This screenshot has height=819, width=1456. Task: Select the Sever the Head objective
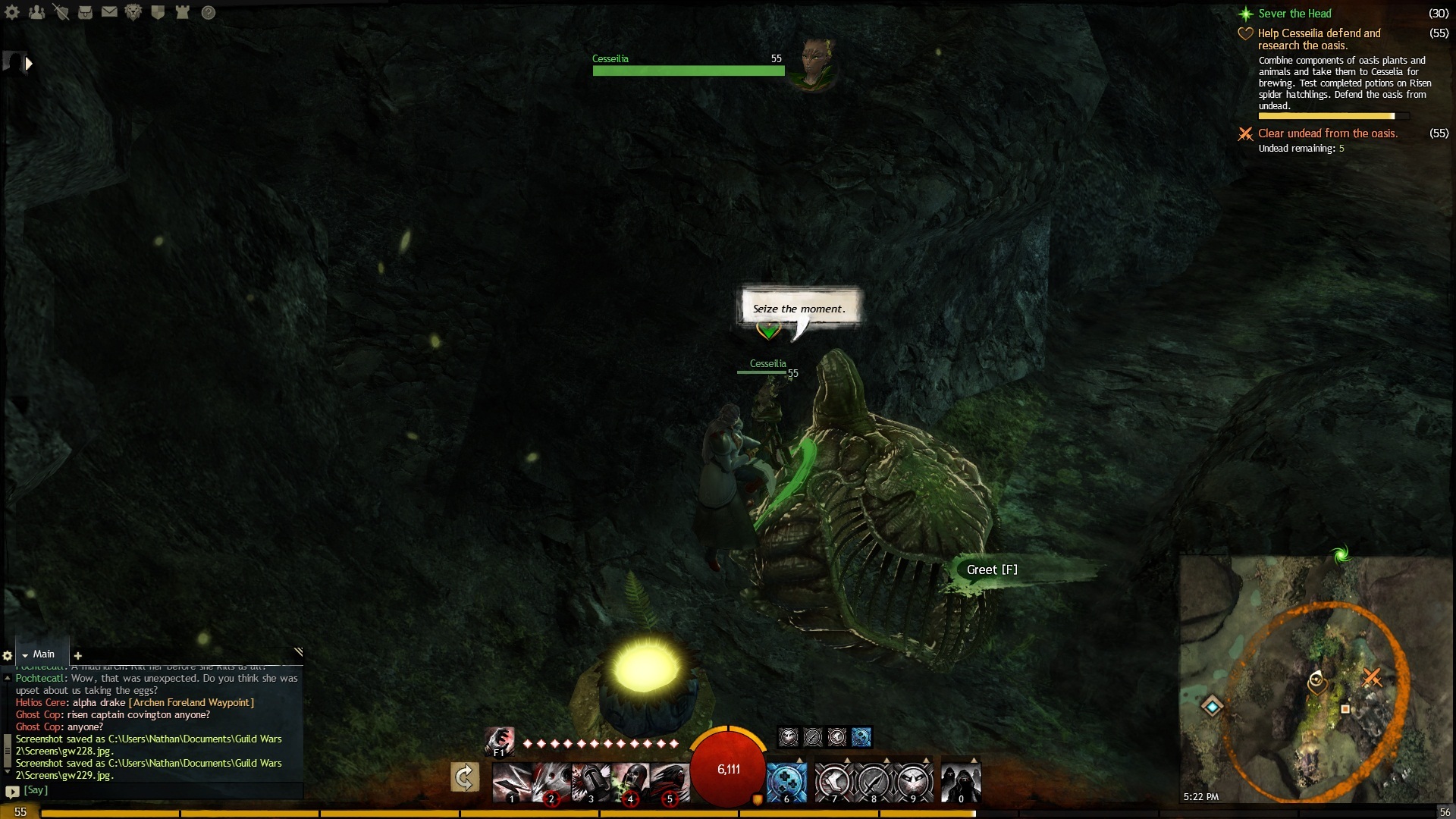point(1294,14)
